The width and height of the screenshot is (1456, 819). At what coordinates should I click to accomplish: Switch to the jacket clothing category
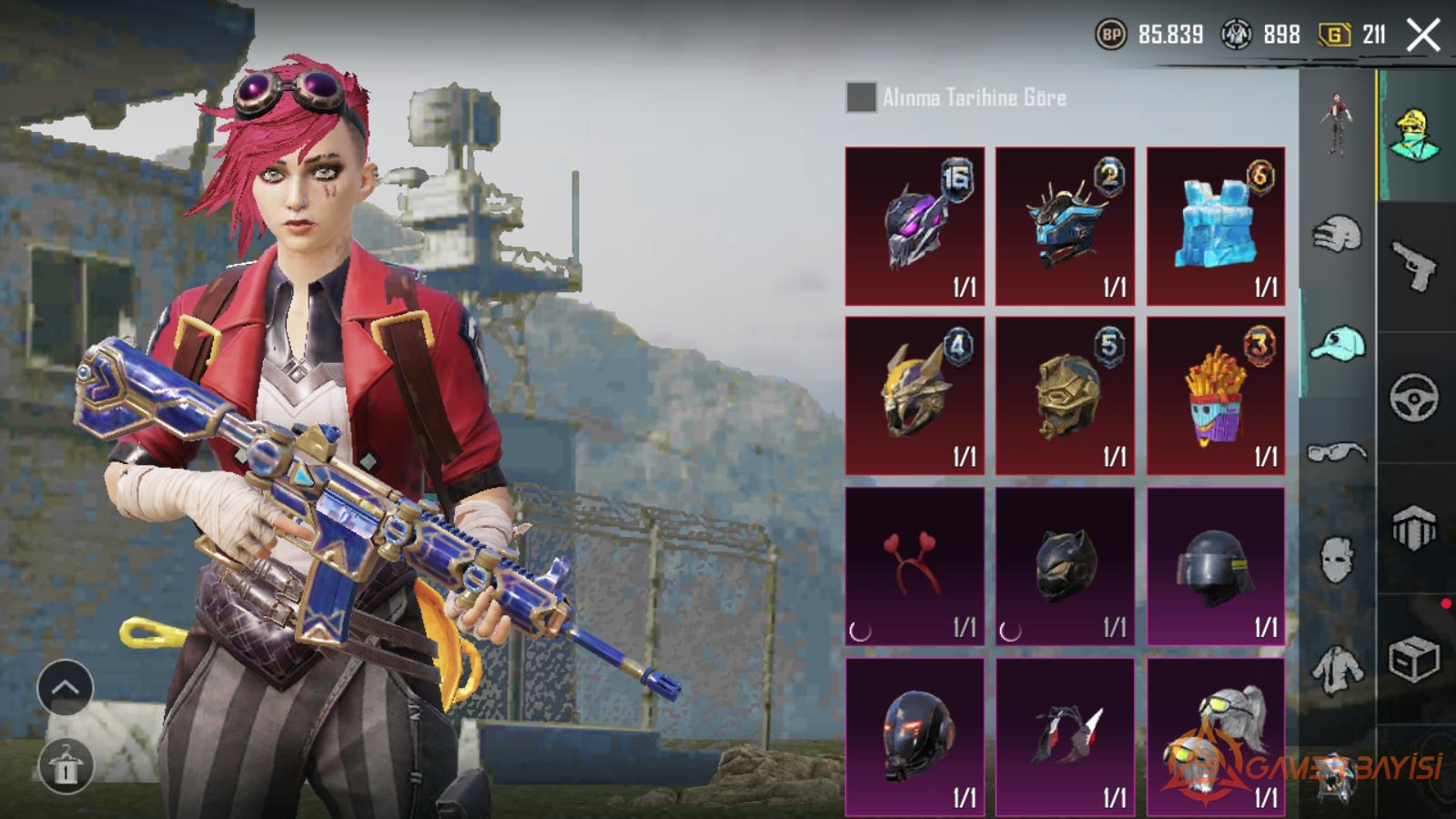click(x=1338, y=669)
